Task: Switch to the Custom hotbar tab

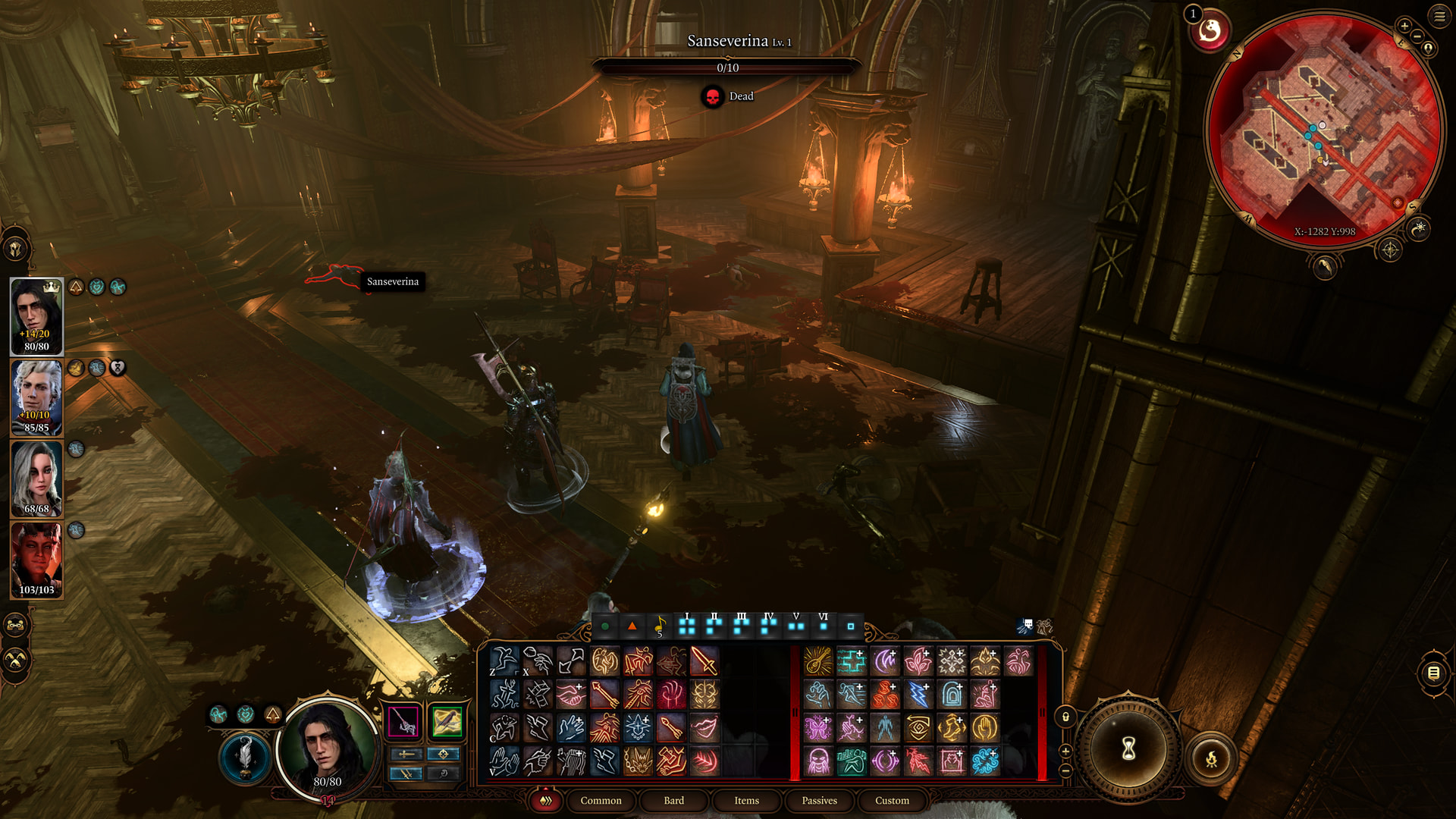Action: pos(892,800)
